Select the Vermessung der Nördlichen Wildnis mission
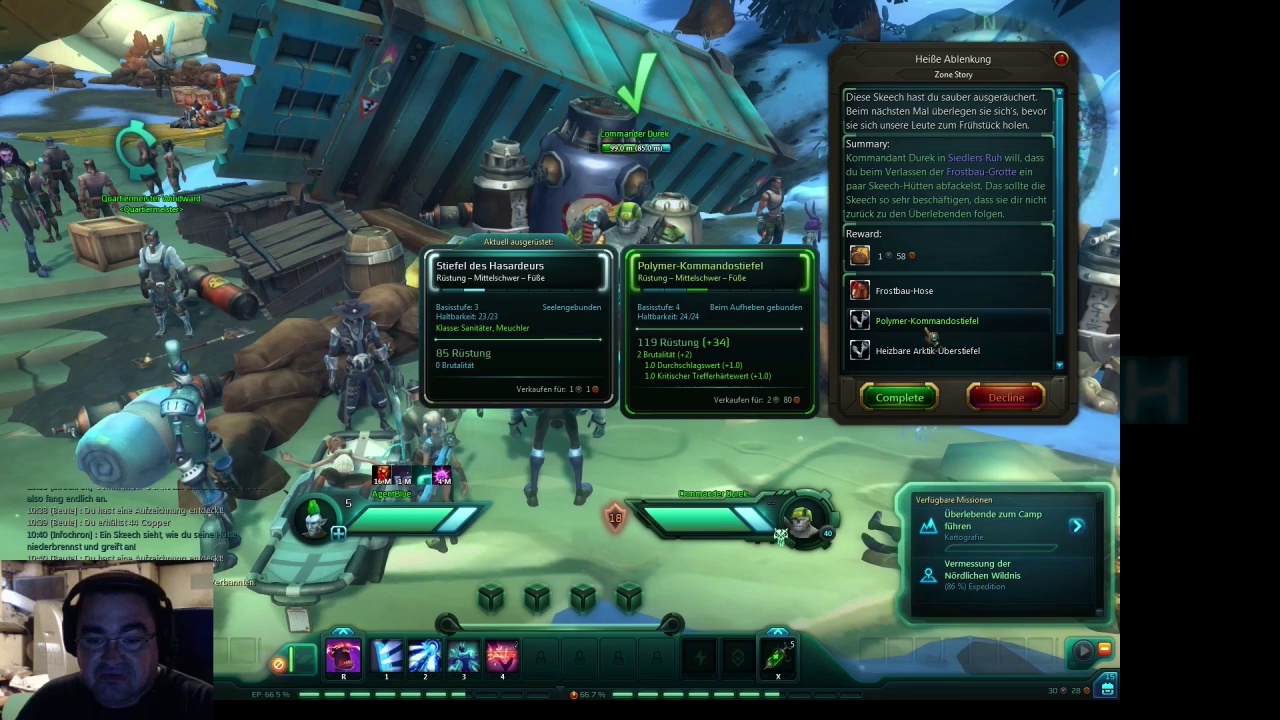1280x720 pixels. pos(982,570)
